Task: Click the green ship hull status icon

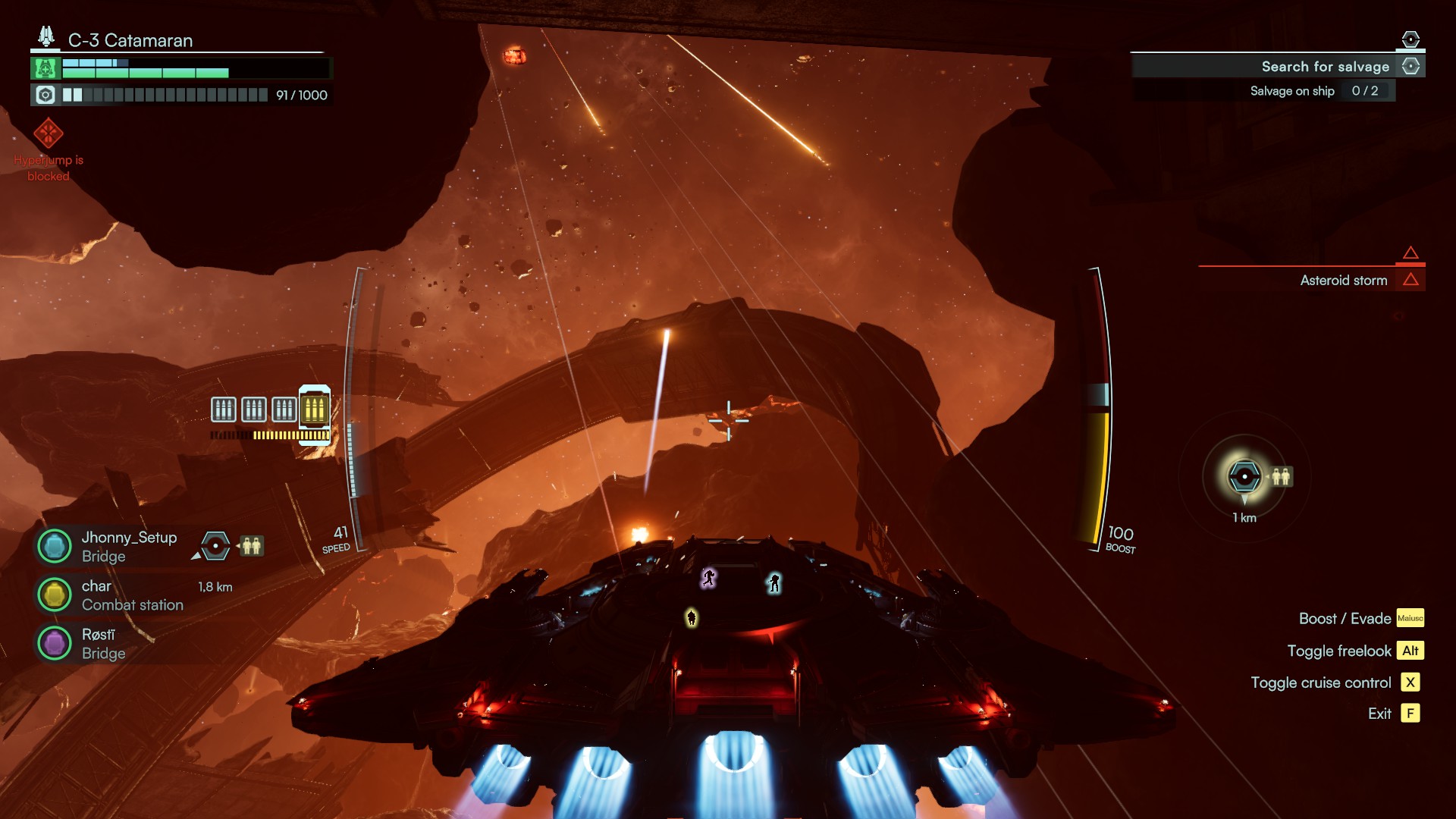Action: pyautogui.click(x=45, y=68)
